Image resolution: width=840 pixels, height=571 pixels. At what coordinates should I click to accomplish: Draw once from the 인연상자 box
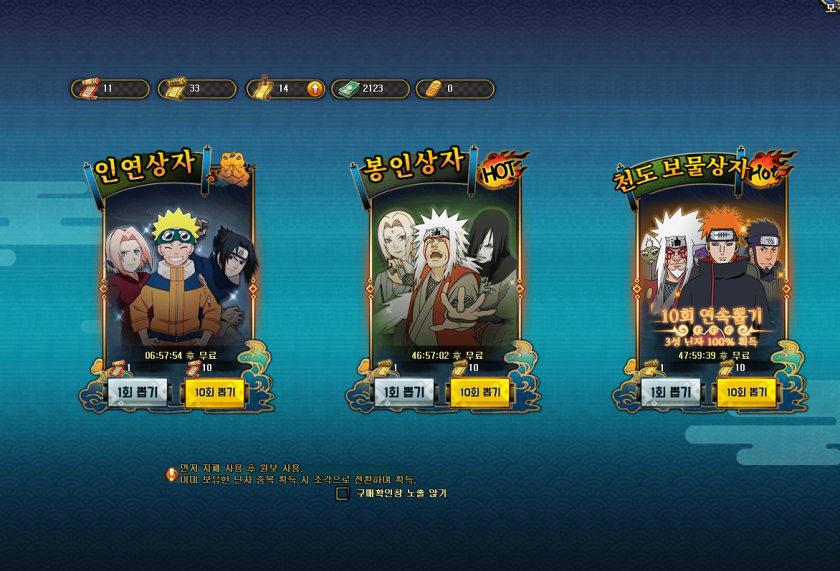point(138,392)
